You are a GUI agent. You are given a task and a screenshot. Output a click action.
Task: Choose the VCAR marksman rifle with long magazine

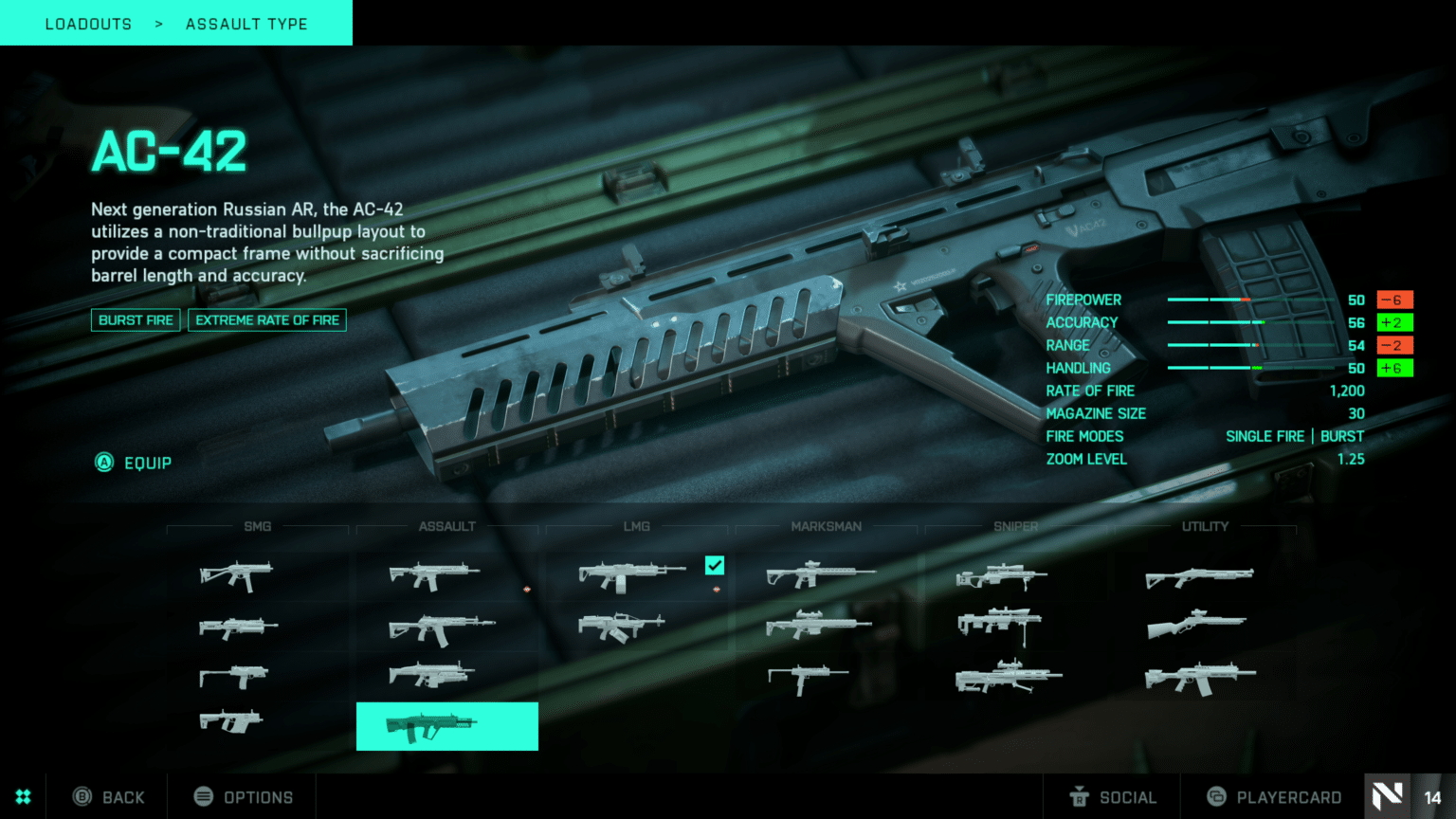coord(807,677)
